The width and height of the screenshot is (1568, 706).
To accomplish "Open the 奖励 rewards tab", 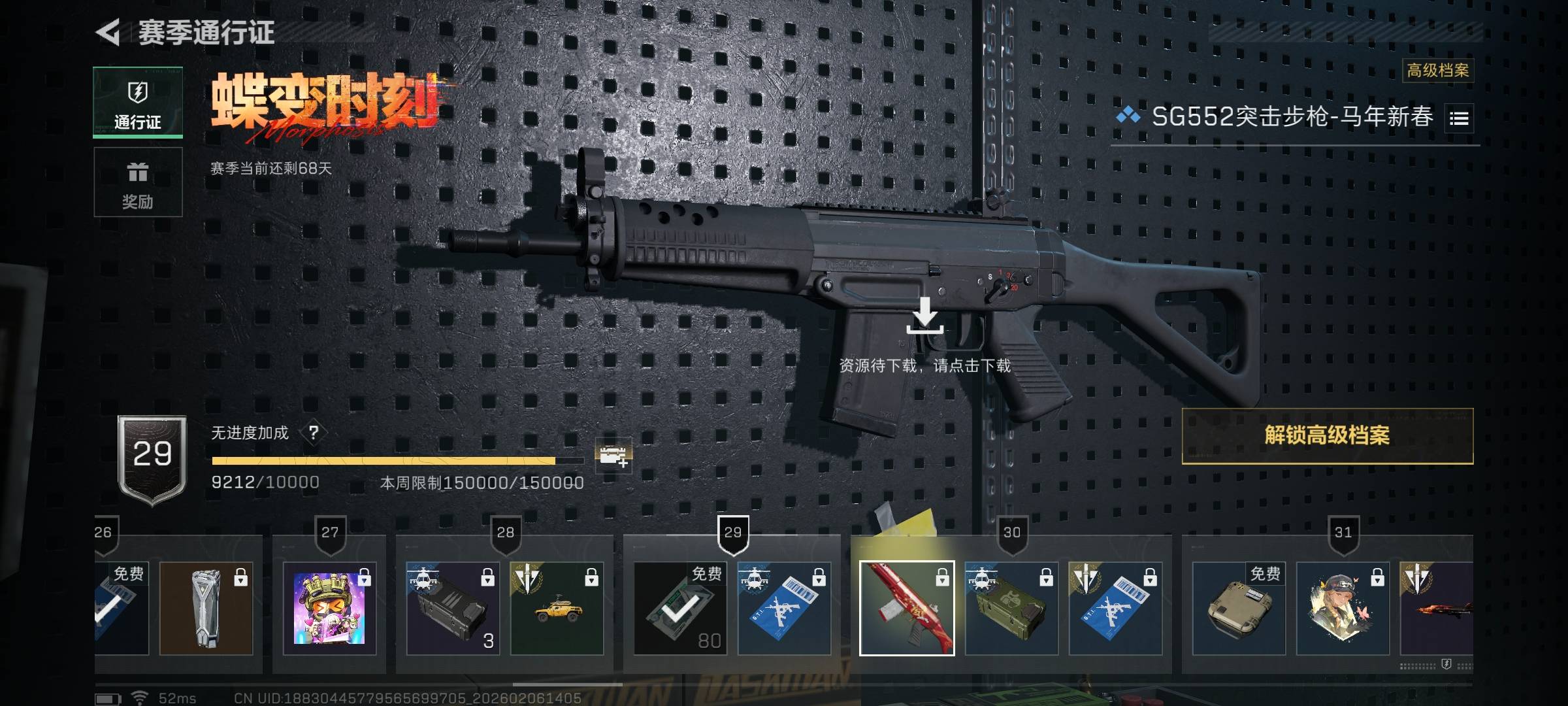I will [x=138, y=182].
